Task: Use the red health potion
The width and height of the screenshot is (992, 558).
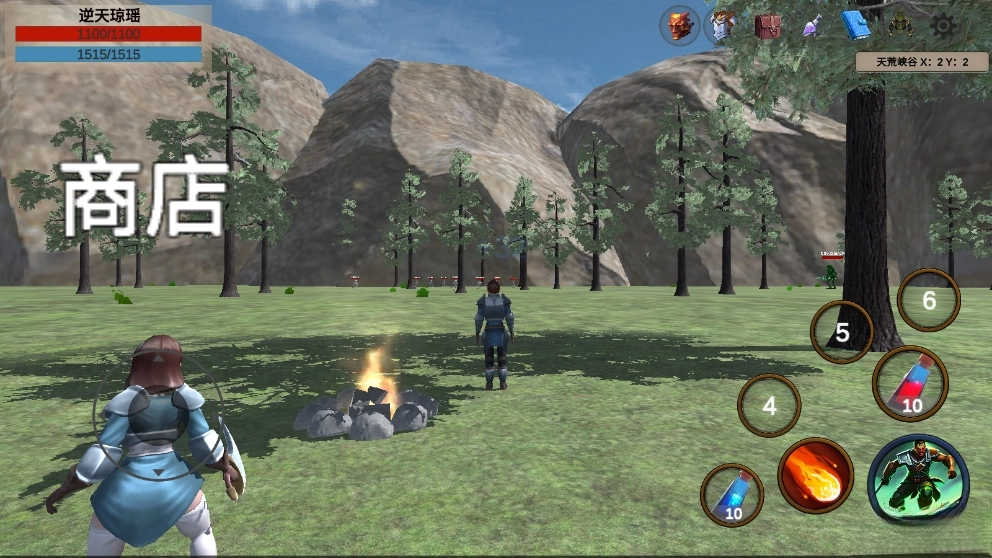Action: coord(911,384)
